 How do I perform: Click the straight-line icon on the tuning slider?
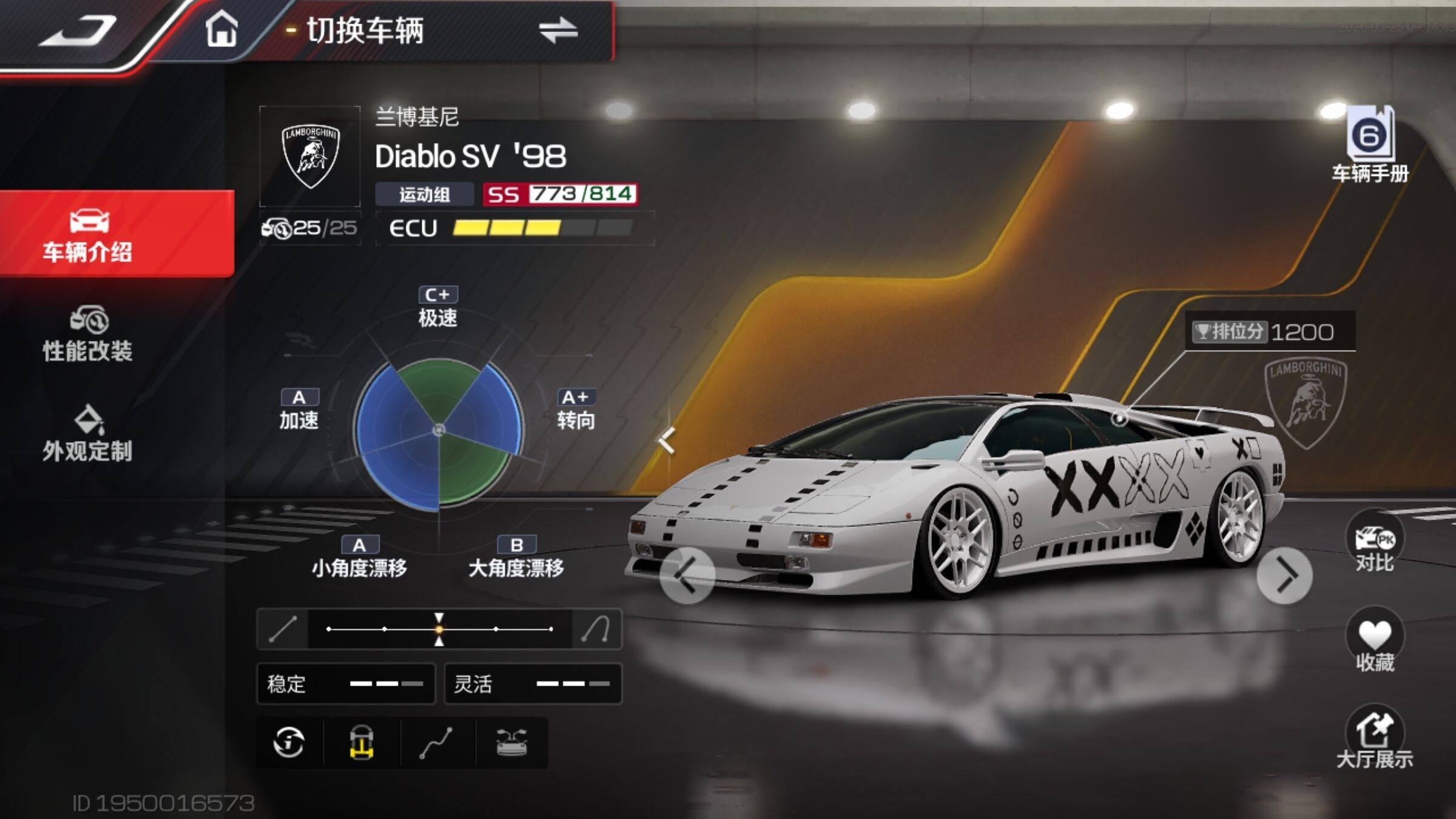click(283, 629)
